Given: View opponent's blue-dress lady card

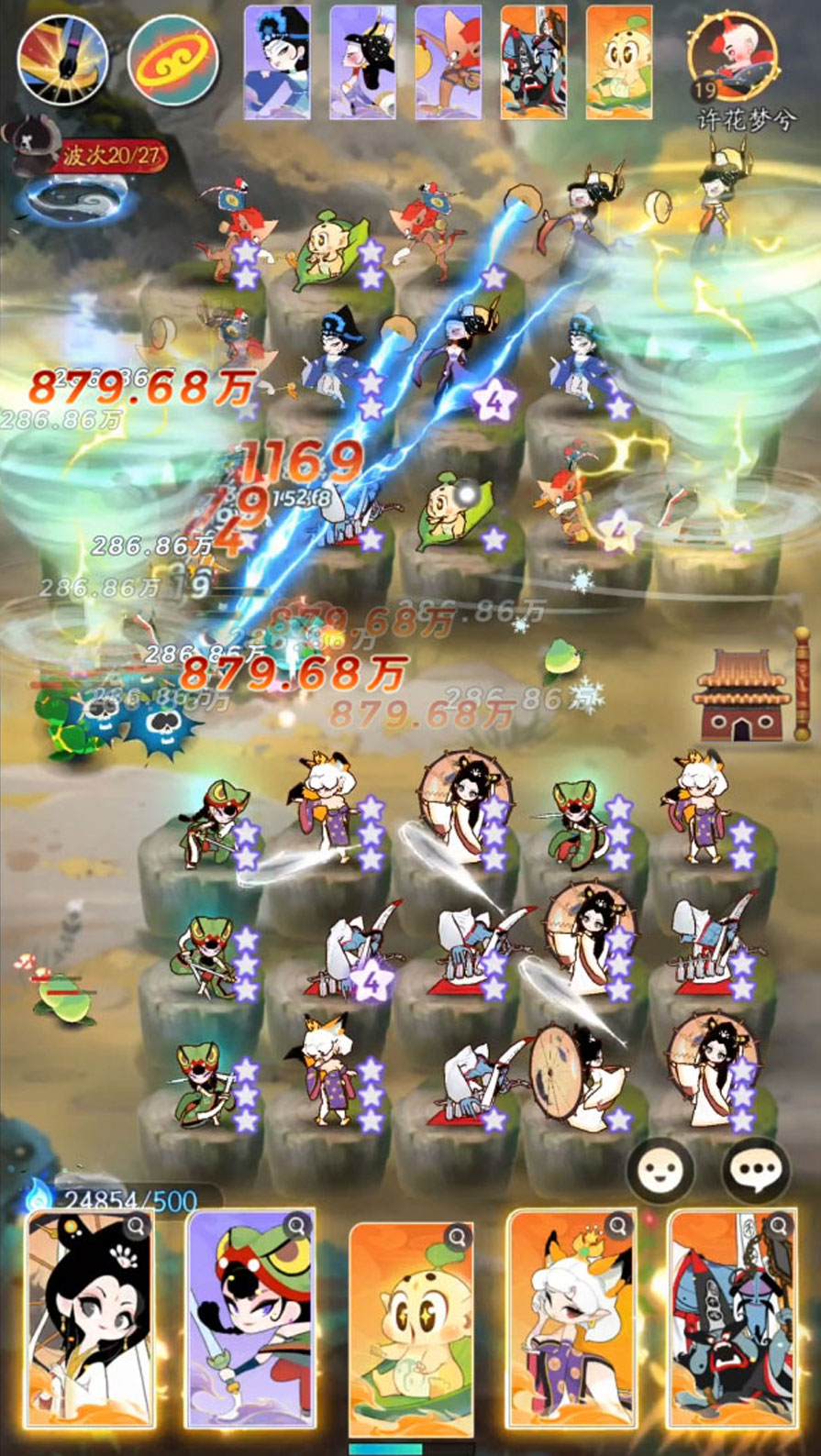Looking at the screenshot, I should (277, 62).
